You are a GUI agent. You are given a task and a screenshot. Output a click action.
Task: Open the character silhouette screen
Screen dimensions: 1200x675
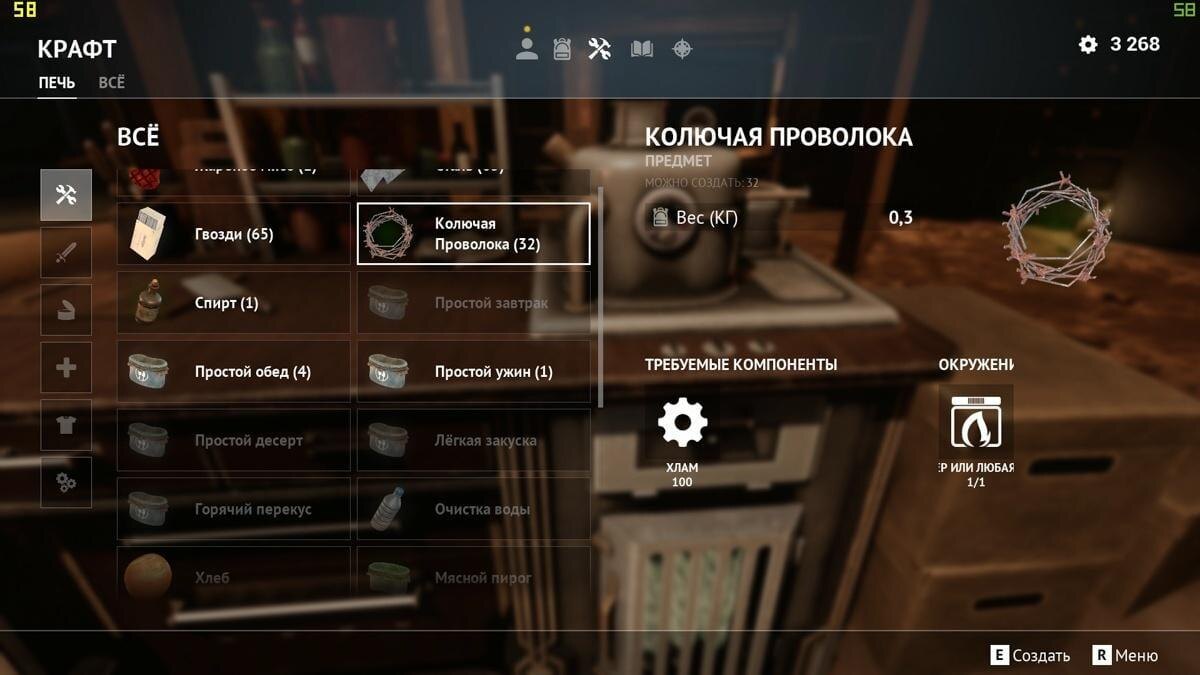[x=527, y=49]
